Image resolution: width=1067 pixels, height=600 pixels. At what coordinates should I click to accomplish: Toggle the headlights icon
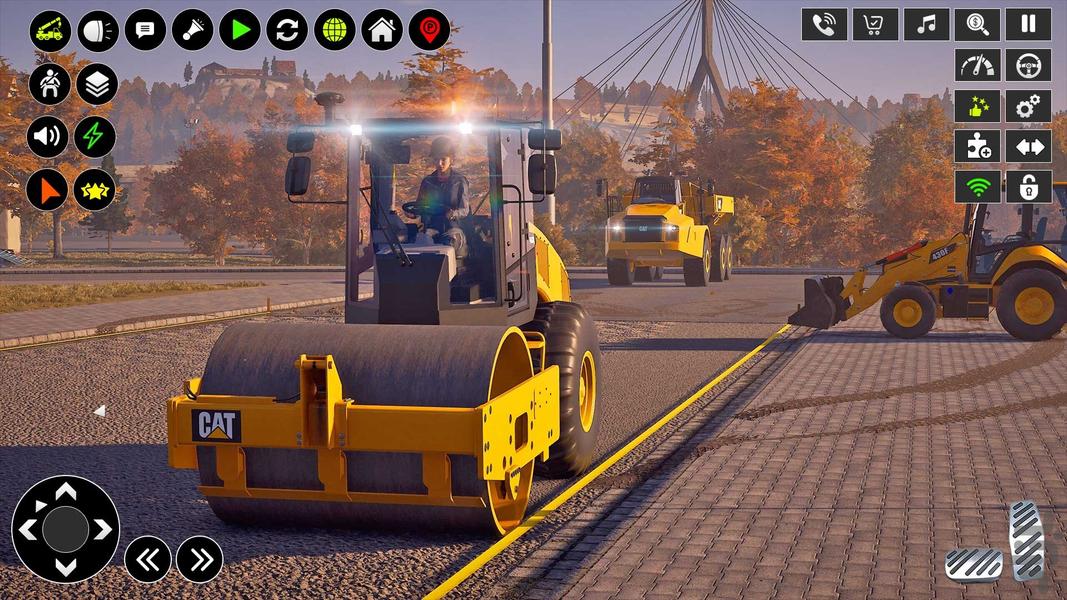(98, 30)
